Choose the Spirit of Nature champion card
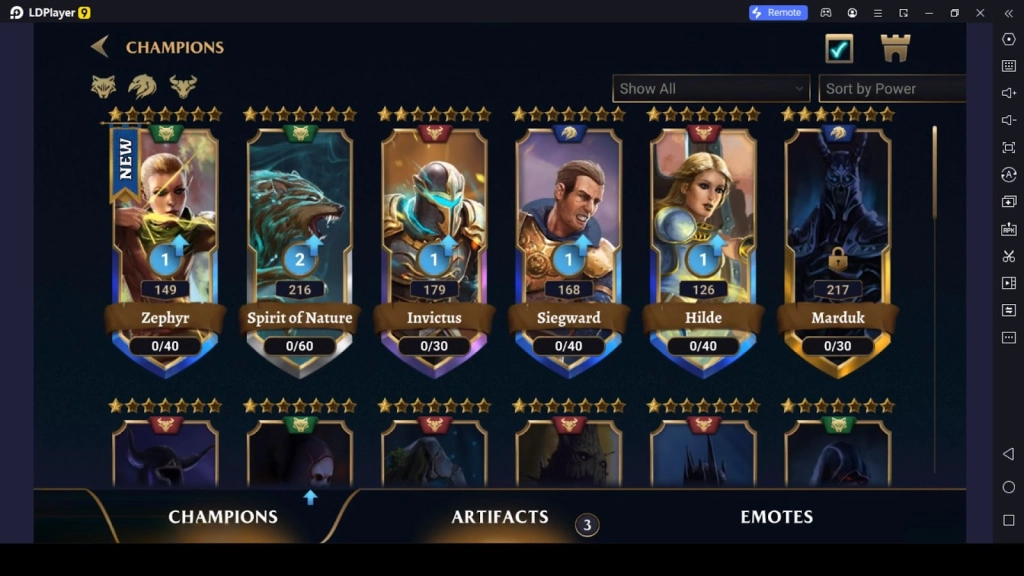The width and height of the screenshot is (1024, 576). point(300,240)
